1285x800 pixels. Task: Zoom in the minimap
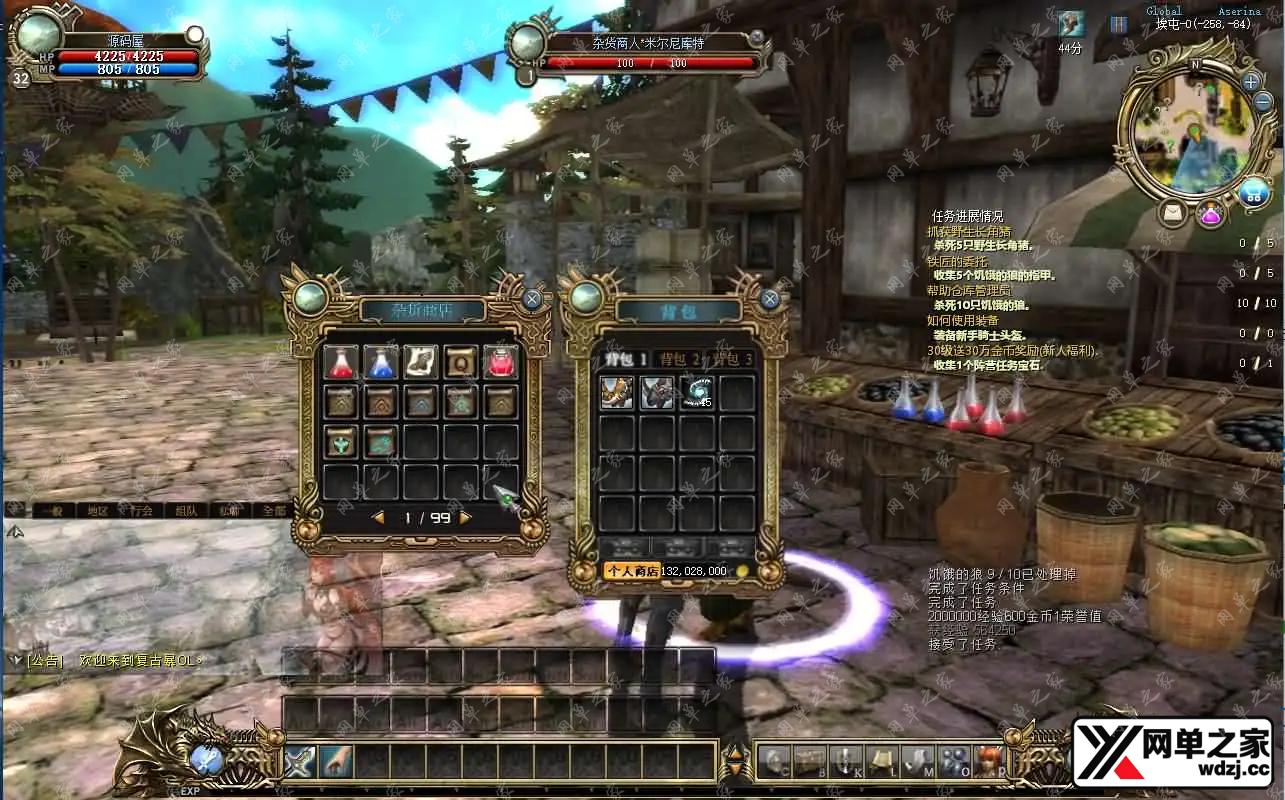click(x=1251, y=82)
